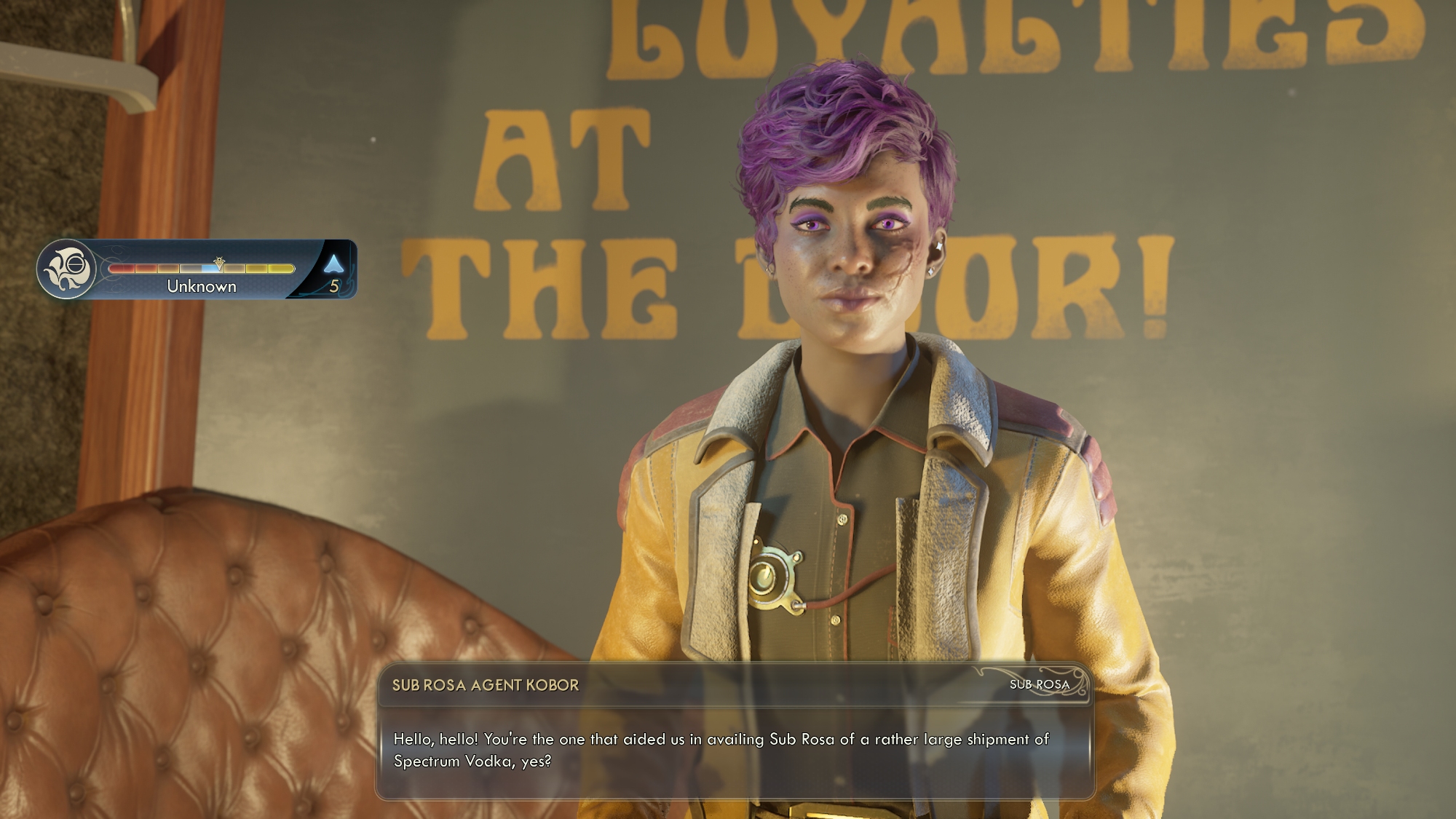Click the Sub Rosa faction emblem icon

coord(67,269)
